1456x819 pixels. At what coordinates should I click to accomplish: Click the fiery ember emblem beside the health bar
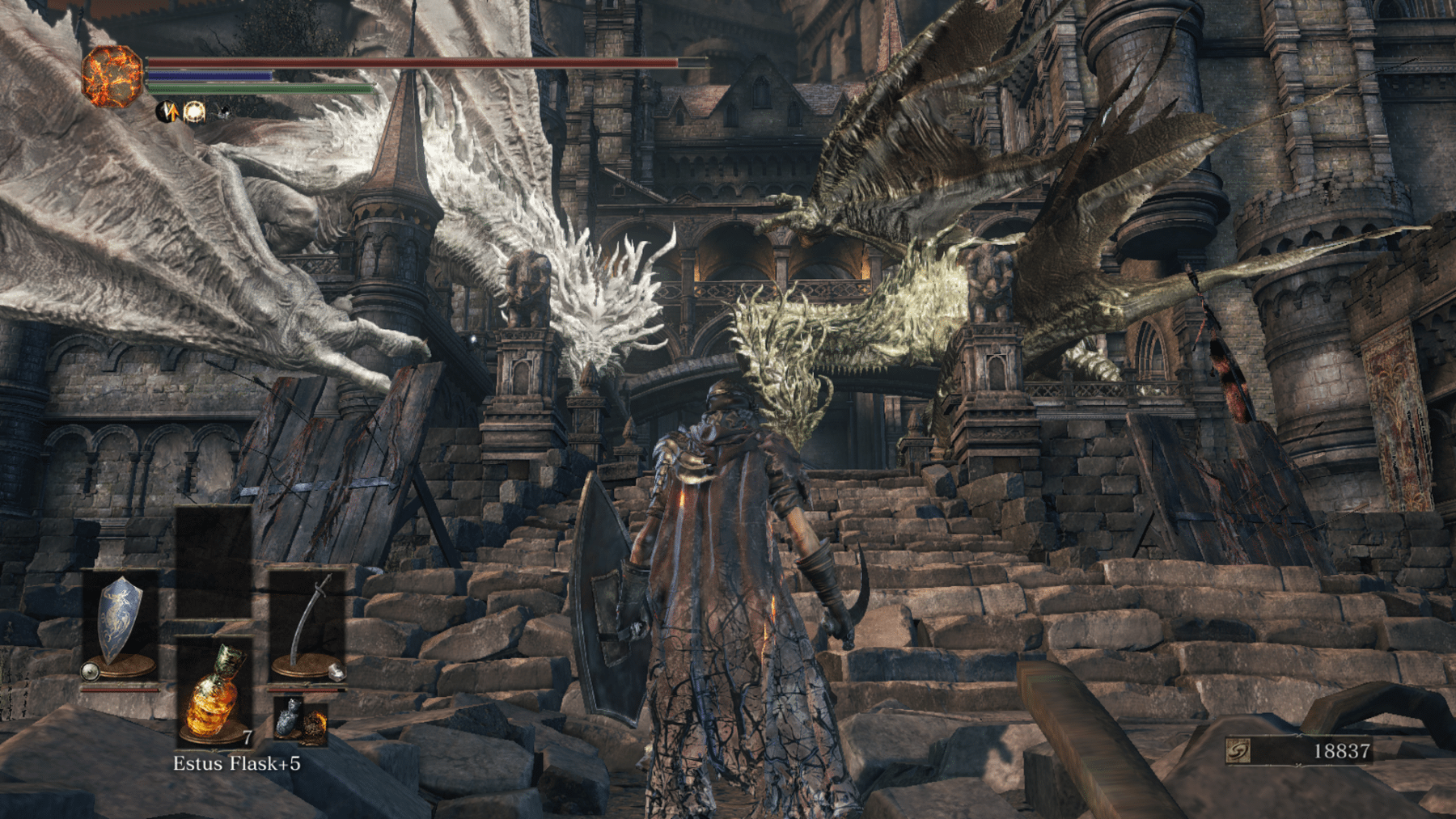pos(112,76)
